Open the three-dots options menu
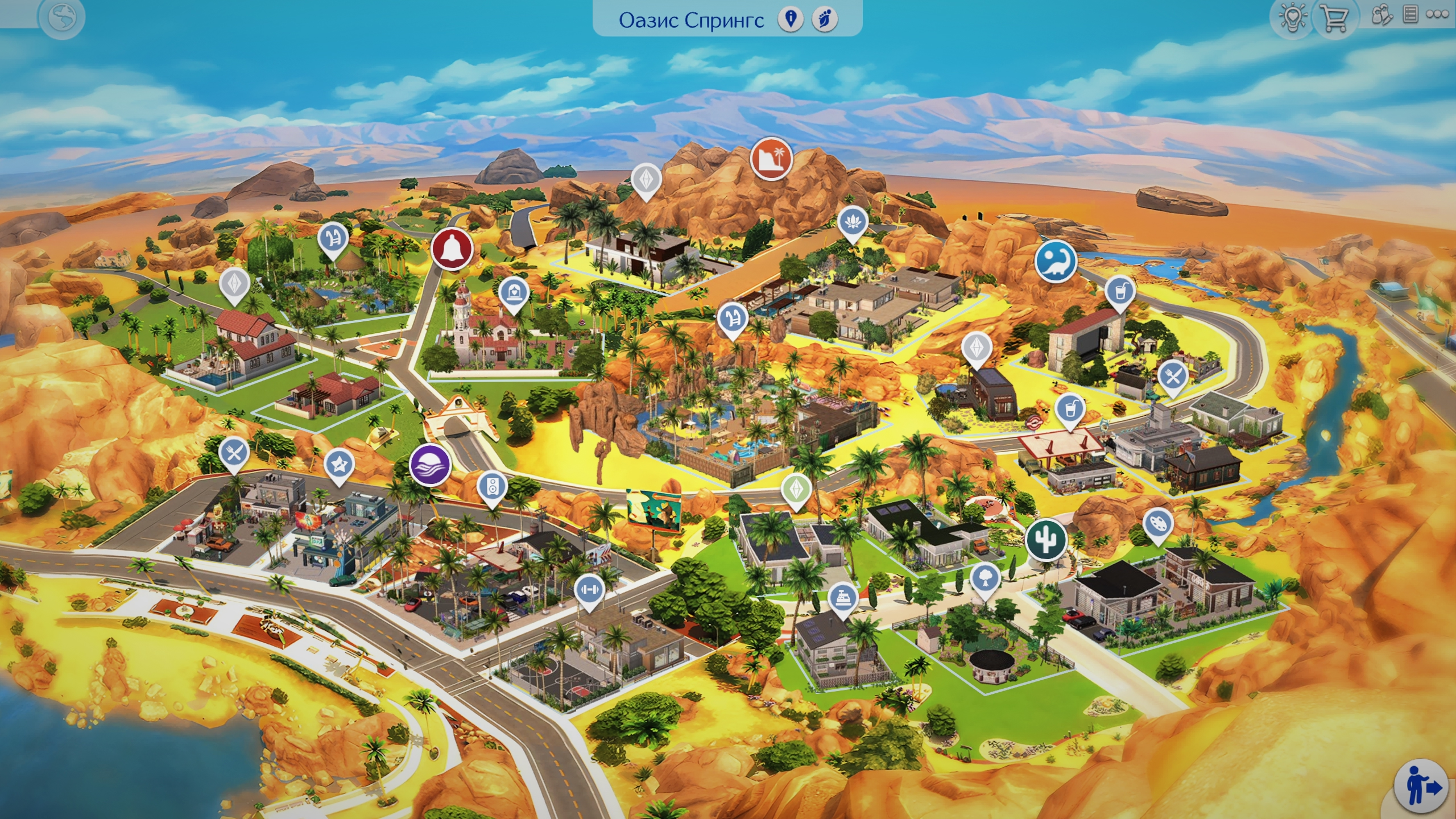Viewport: 1456px width, 819px height. [1437, 15]
